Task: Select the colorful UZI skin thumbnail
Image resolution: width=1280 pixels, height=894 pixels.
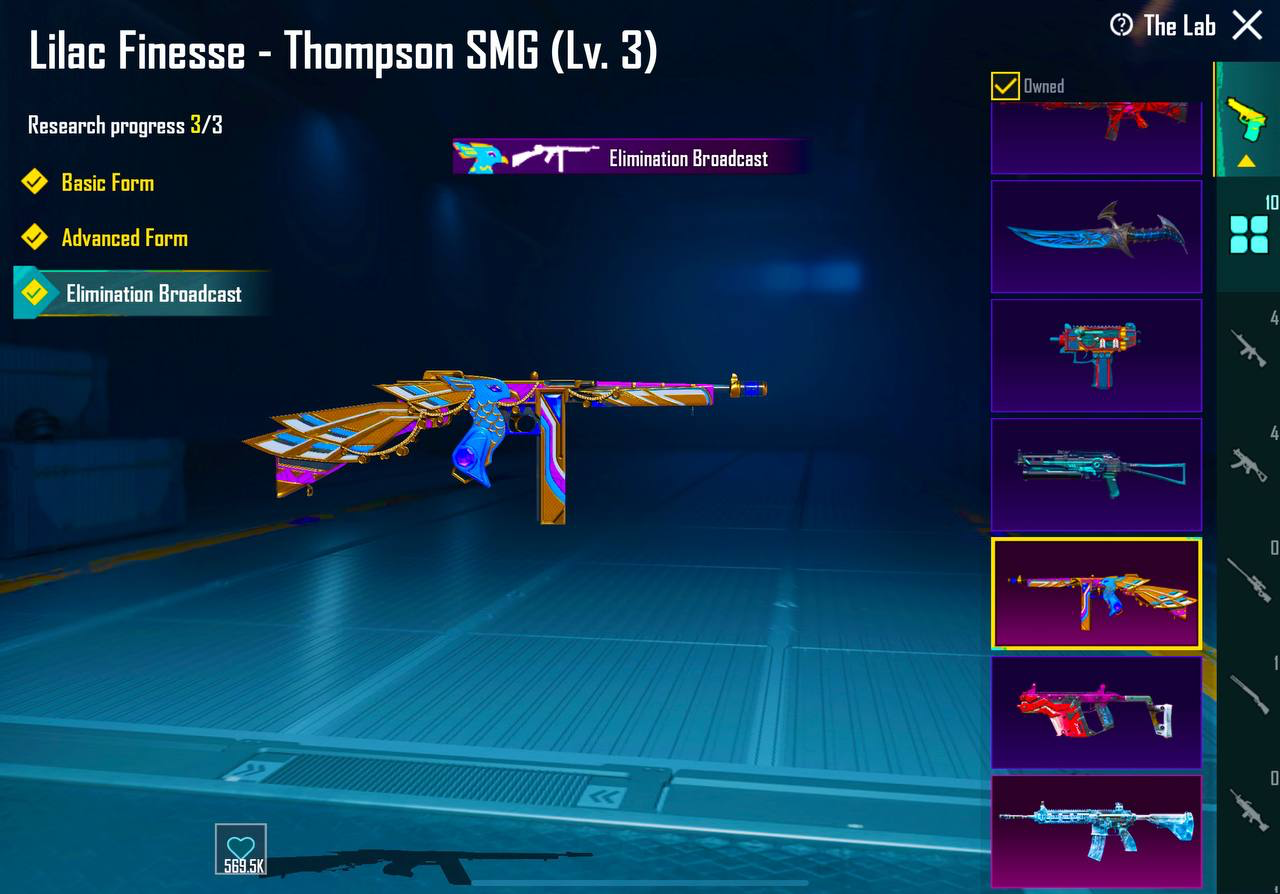Action: 1096,355
